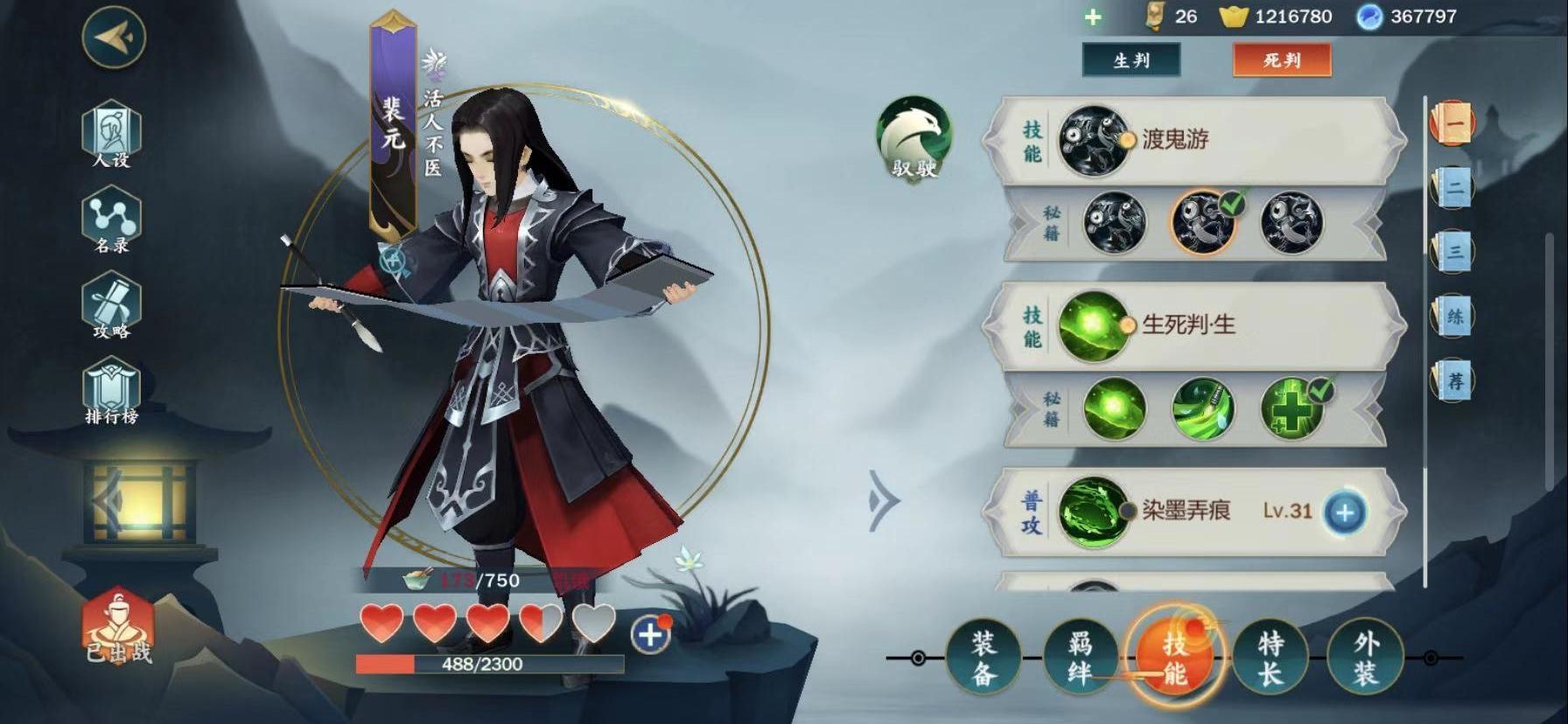
Task: Choose the green cross secret manual
Action: coord(1291,408)
